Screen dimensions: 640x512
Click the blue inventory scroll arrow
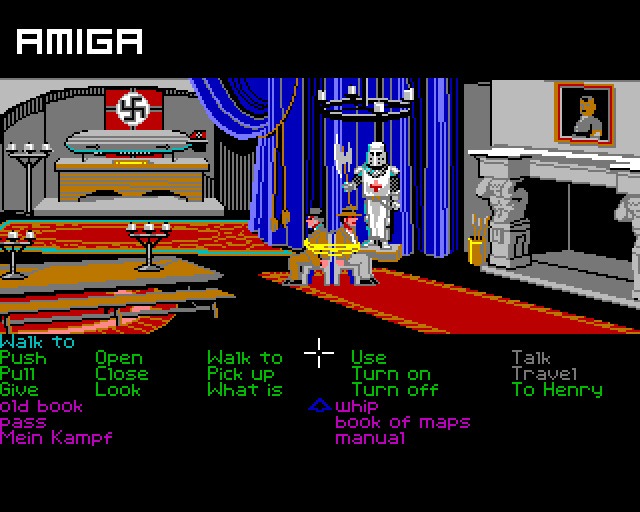(x=319, y=406)
